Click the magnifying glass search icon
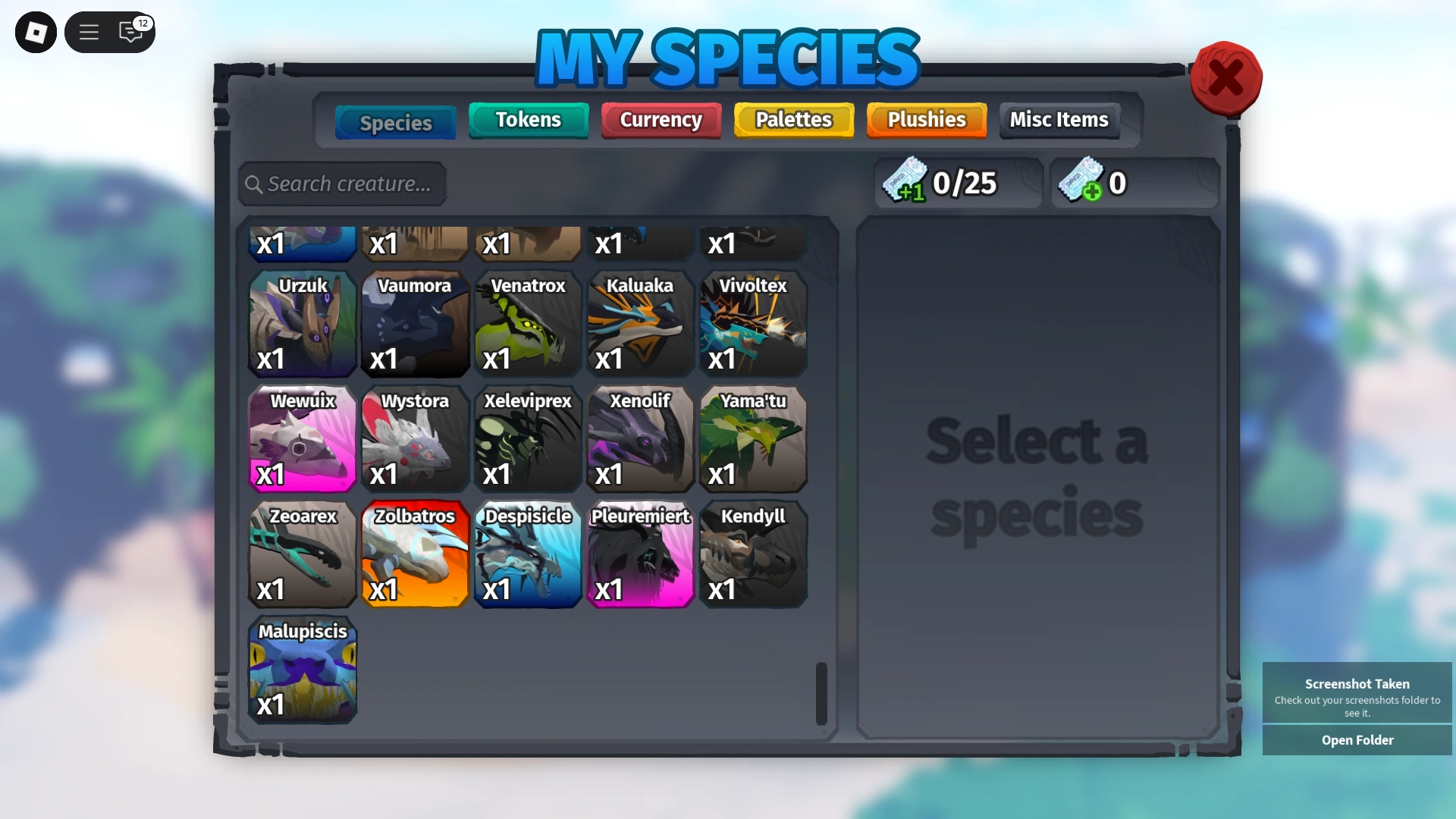The width and height of the screenshot is (1456, 819). click(255, 184)
